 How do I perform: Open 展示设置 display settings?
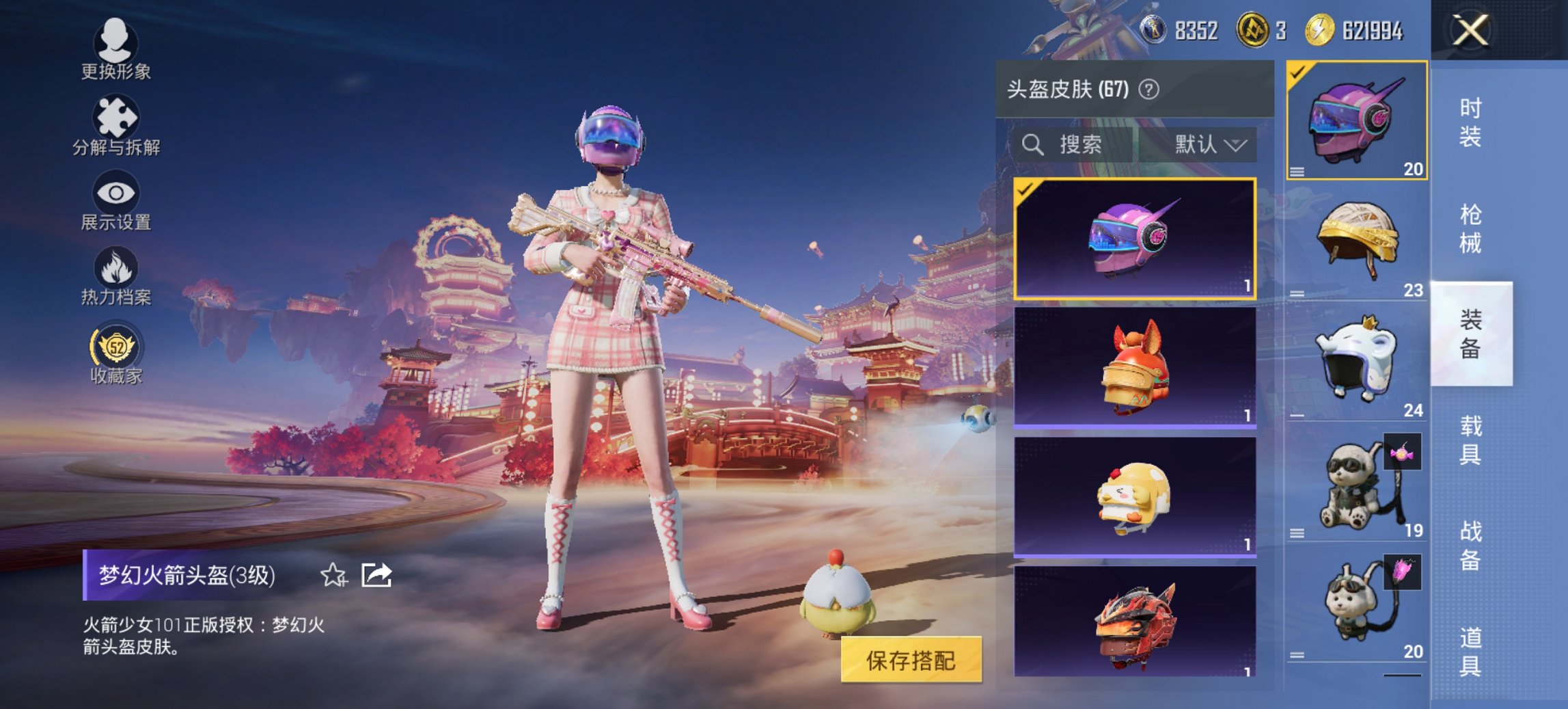pyautogui.click(x=115, y=205)
